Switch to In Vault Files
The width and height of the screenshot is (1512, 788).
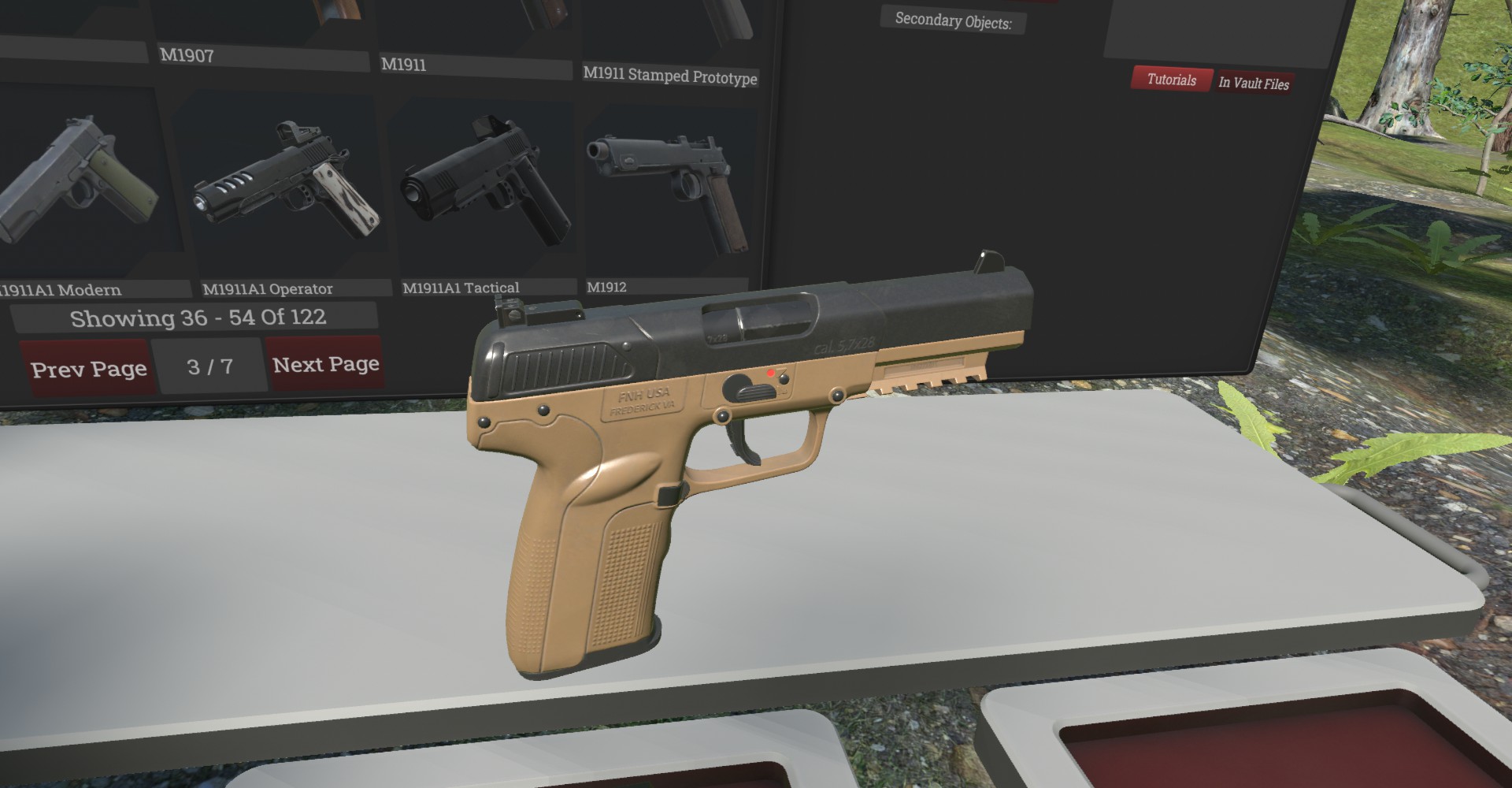tap(1254, 84)
